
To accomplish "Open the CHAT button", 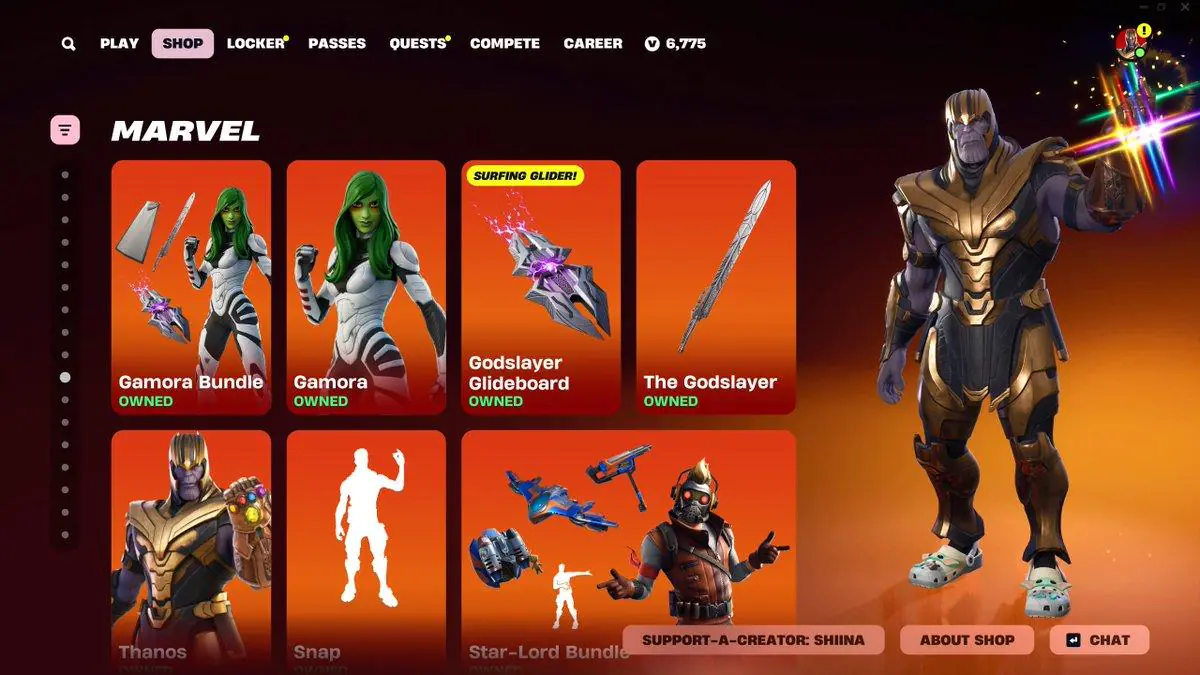I will [x=1099, y=640].
